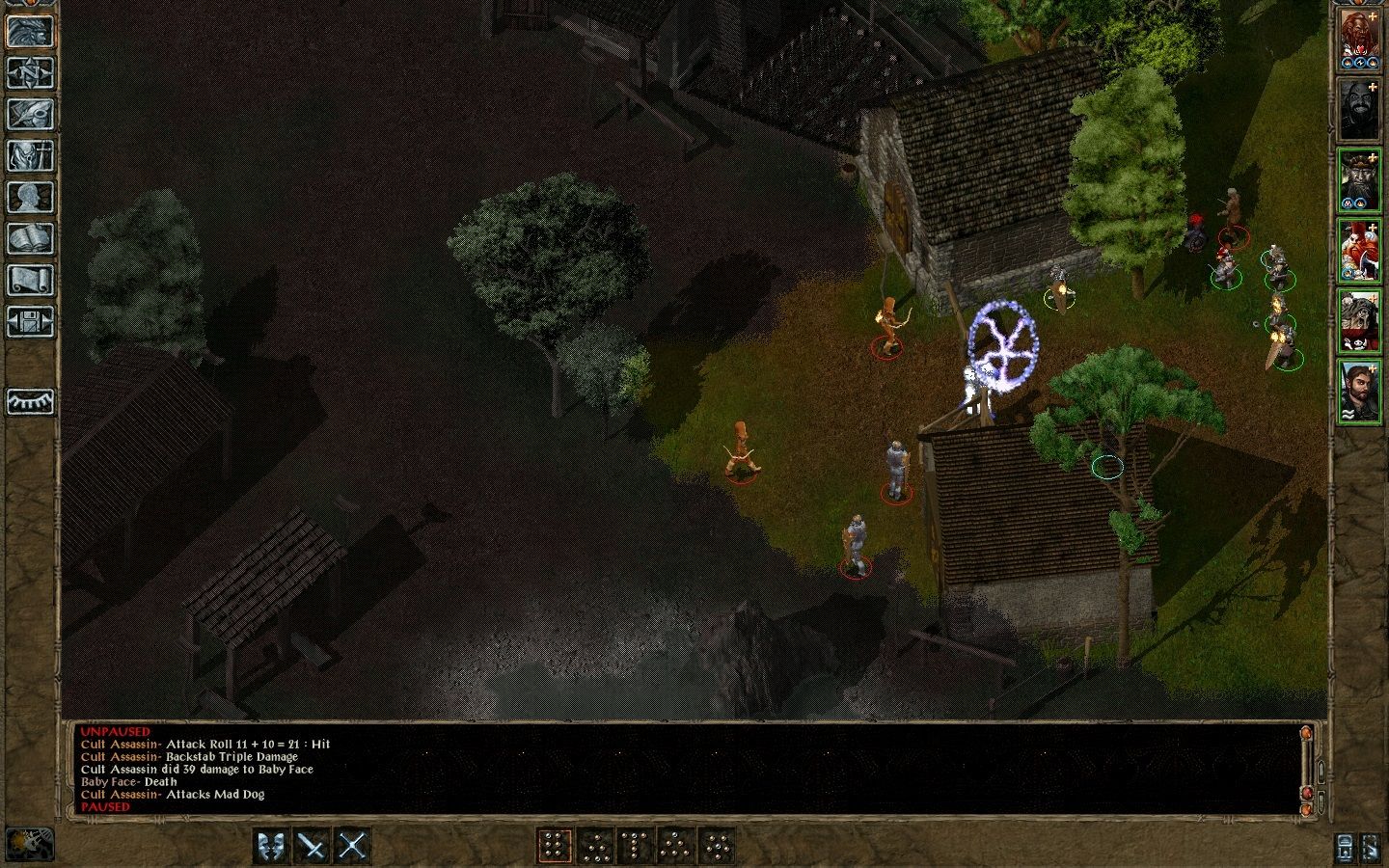
Task: Open the priest spell scroll
Action: tap(30, 280)
